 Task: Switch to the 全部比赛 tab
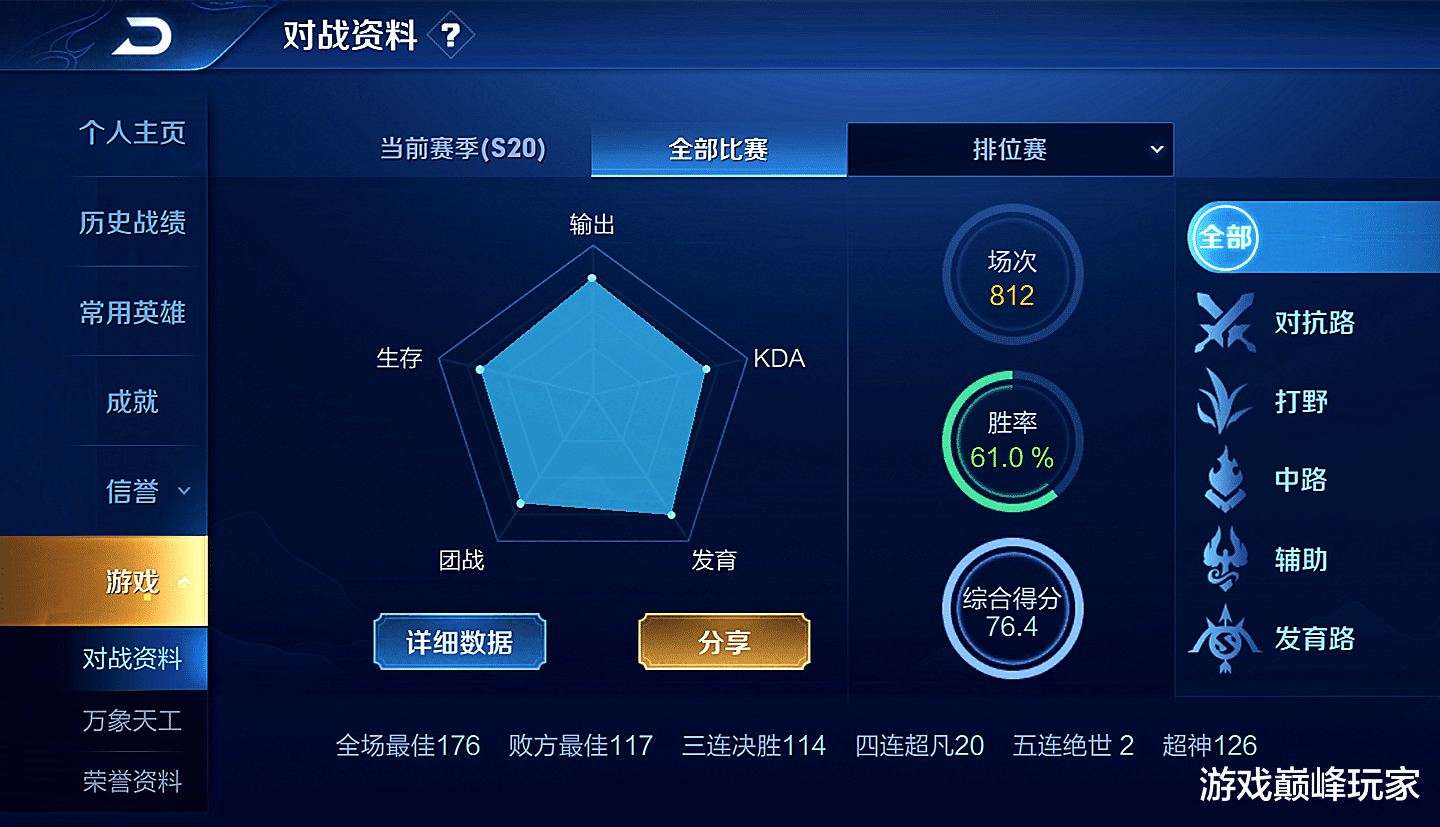tap(719, 149)
